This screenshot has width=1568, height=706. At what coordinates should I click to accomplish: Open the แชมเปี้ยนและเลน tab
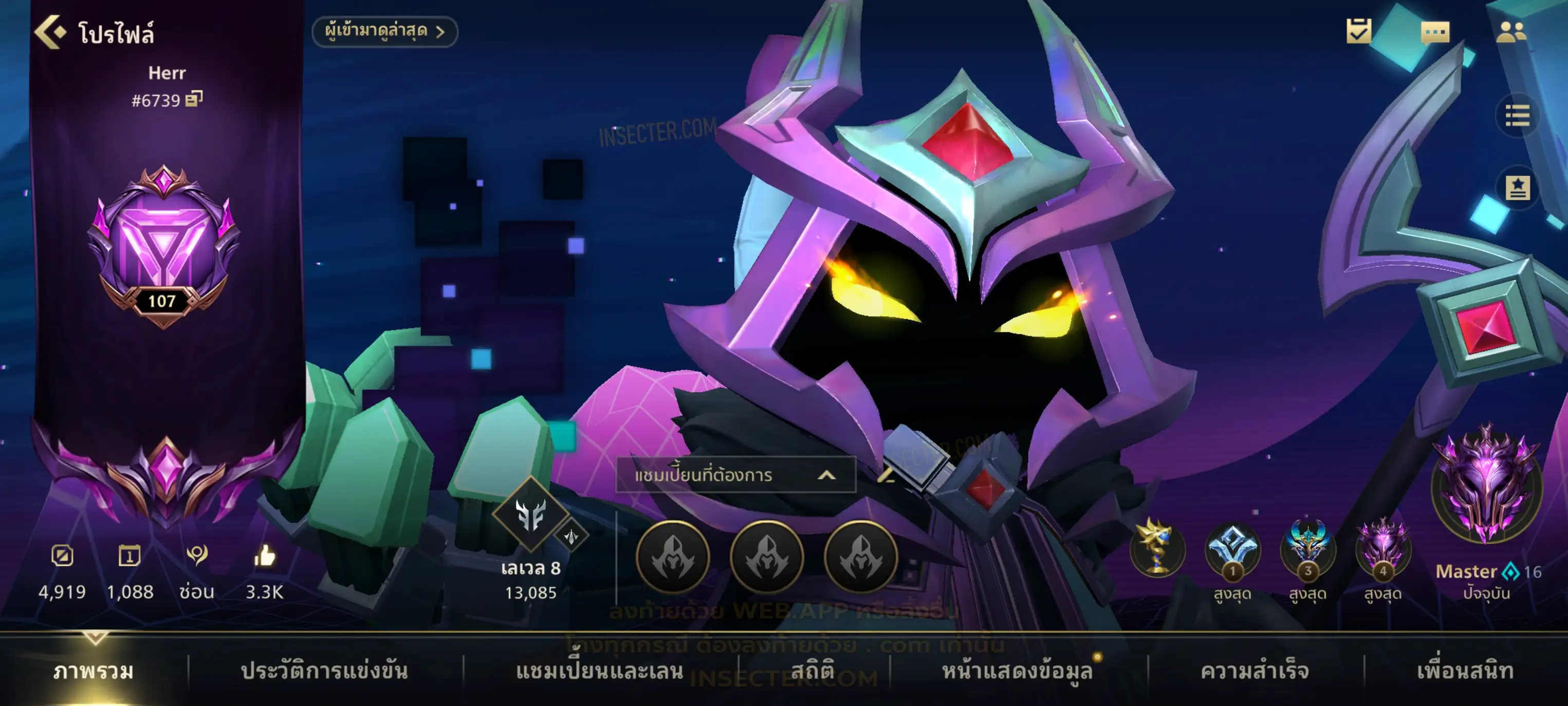pos(599,671)
